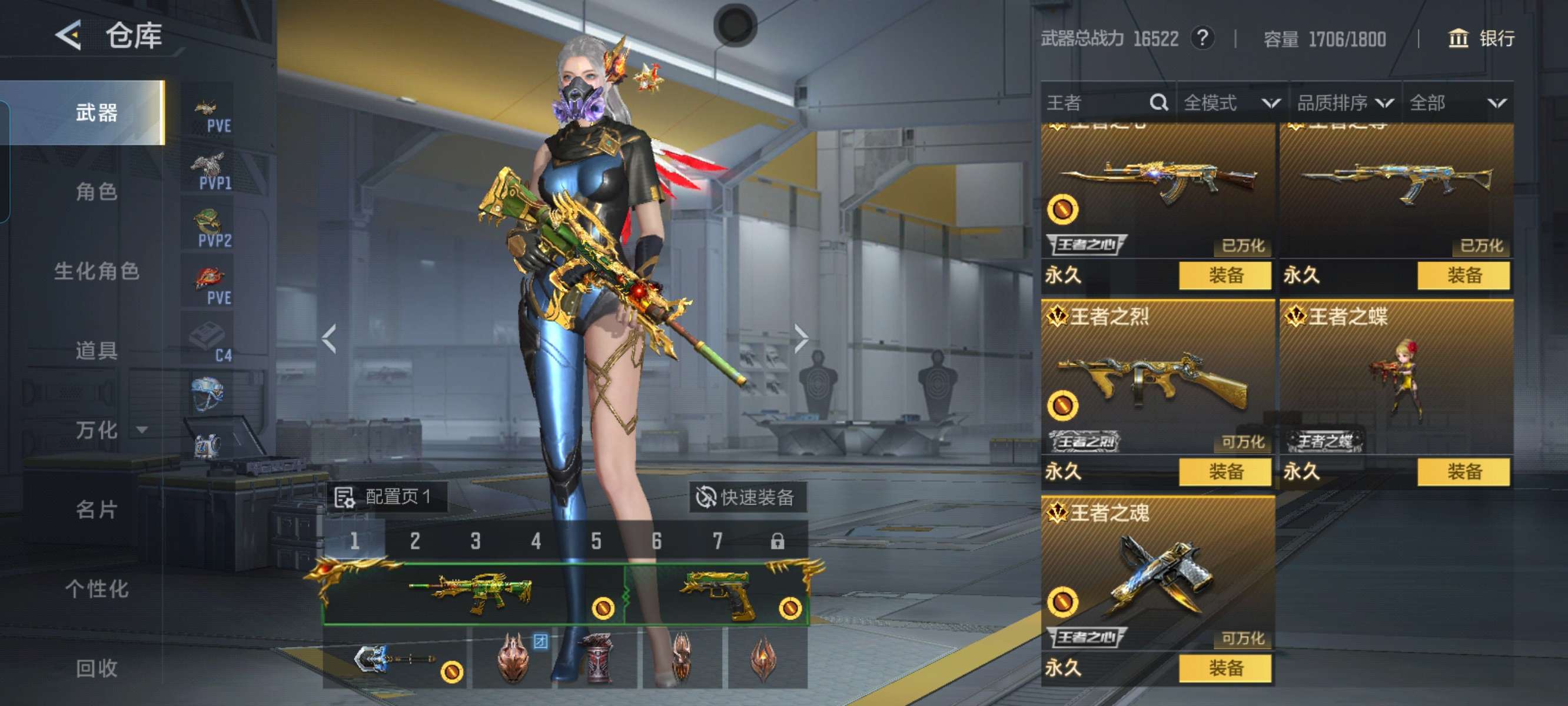Open the 名片 name card tab
The height and width of the screenshot is (706, 1568).
96,509
